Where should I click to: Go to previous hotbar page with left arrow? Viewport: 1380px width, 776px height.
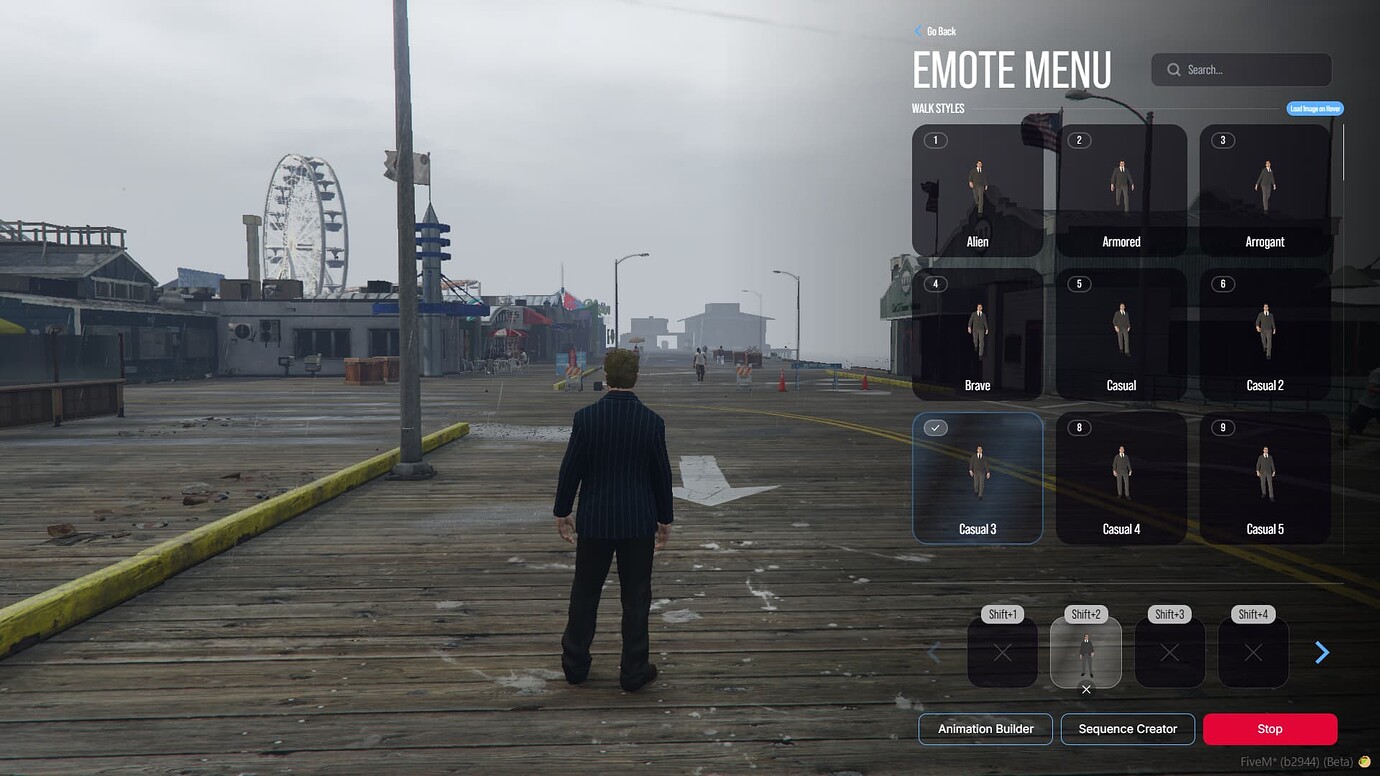933,652
